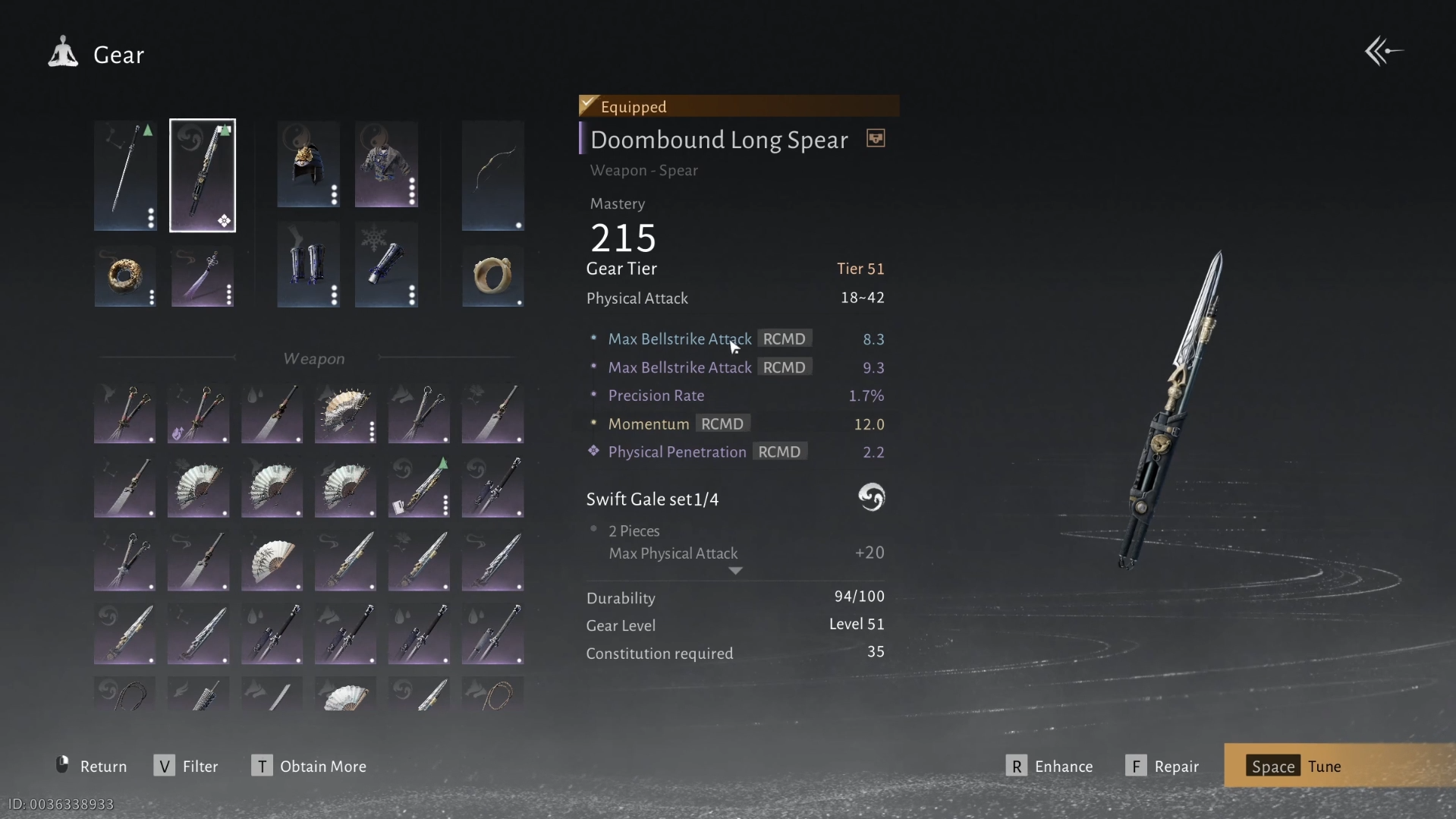The height and width of the screenshot is (819, 1456).
Task: Select the equipped purple dagger slot
Action: [x=203, y=276]
